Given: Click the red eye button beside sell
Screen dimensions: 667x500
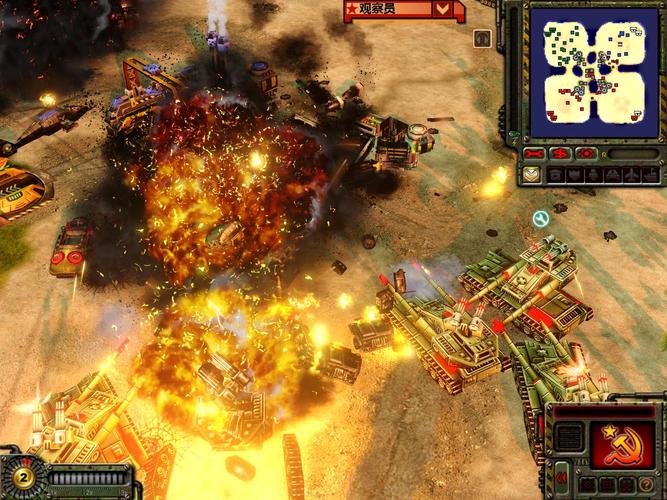Looking at the screenshot, I should 586,154.
